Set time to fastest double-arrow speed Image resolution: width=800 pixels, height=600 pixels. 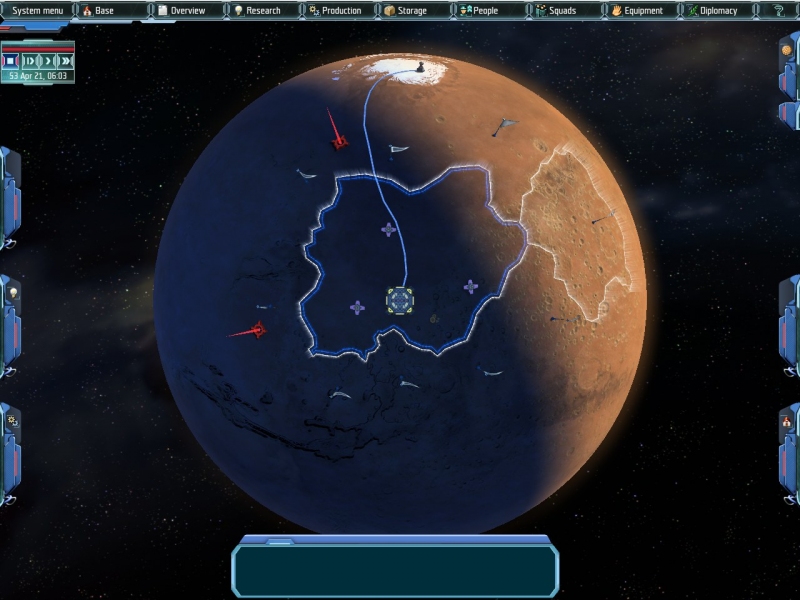tap(63, 61)
